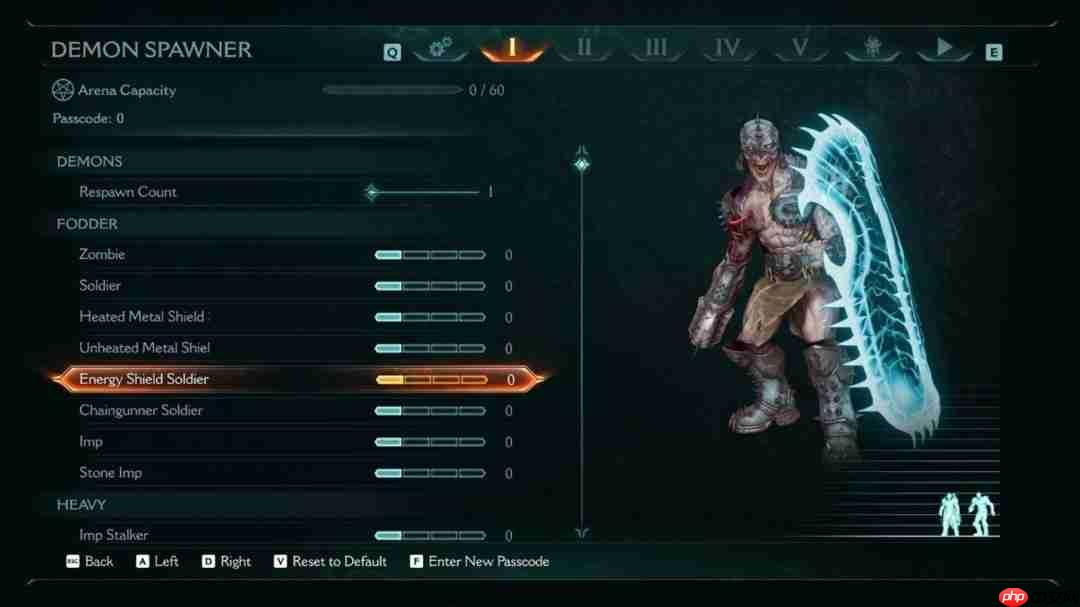The height and width of the screenshot is (607, 1080).
Task: Switch to wave V tab
Action: (x=799, y=47)
